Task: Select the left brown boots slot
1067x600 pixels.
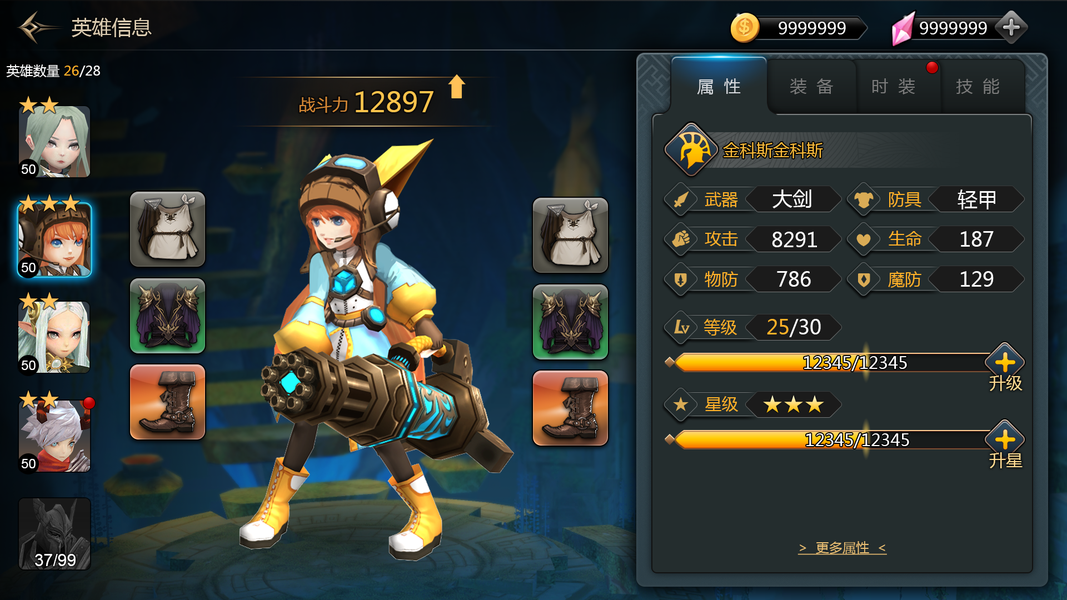Action: click(x=167, y=401)
